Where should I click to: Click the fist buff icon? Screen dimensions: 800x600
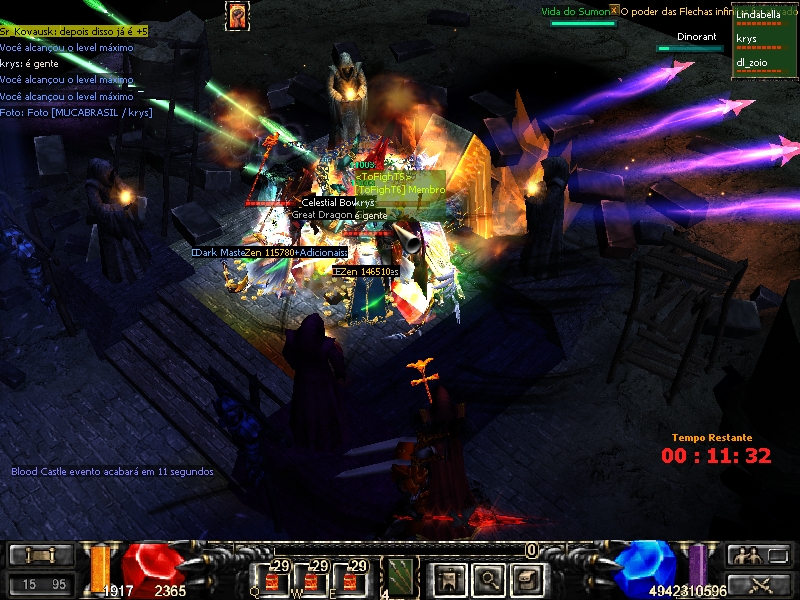click(x=238, y=16)
